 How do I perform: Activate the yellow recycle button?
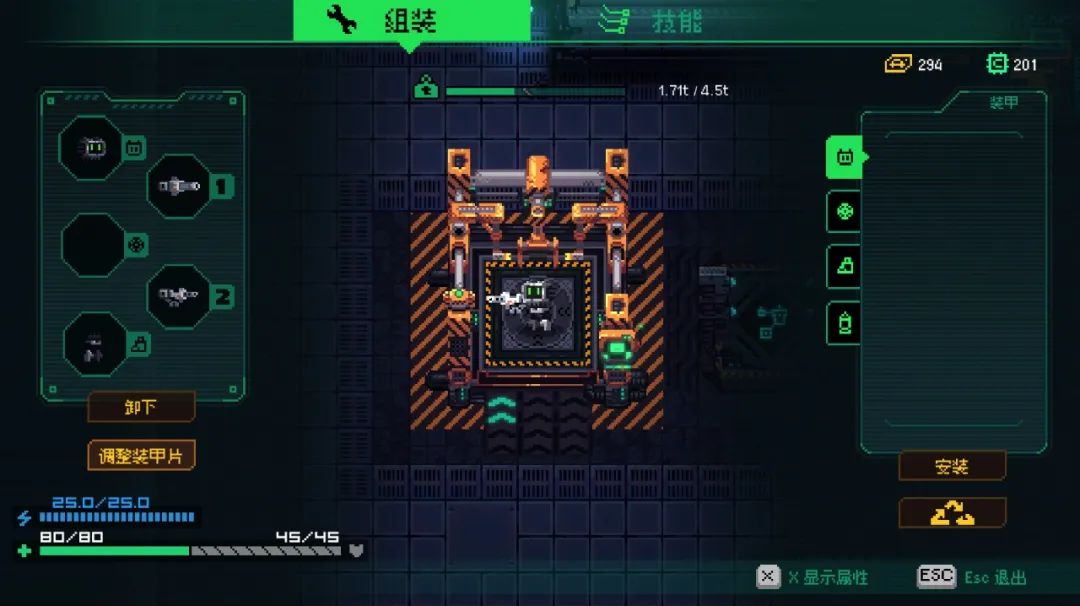951,513
